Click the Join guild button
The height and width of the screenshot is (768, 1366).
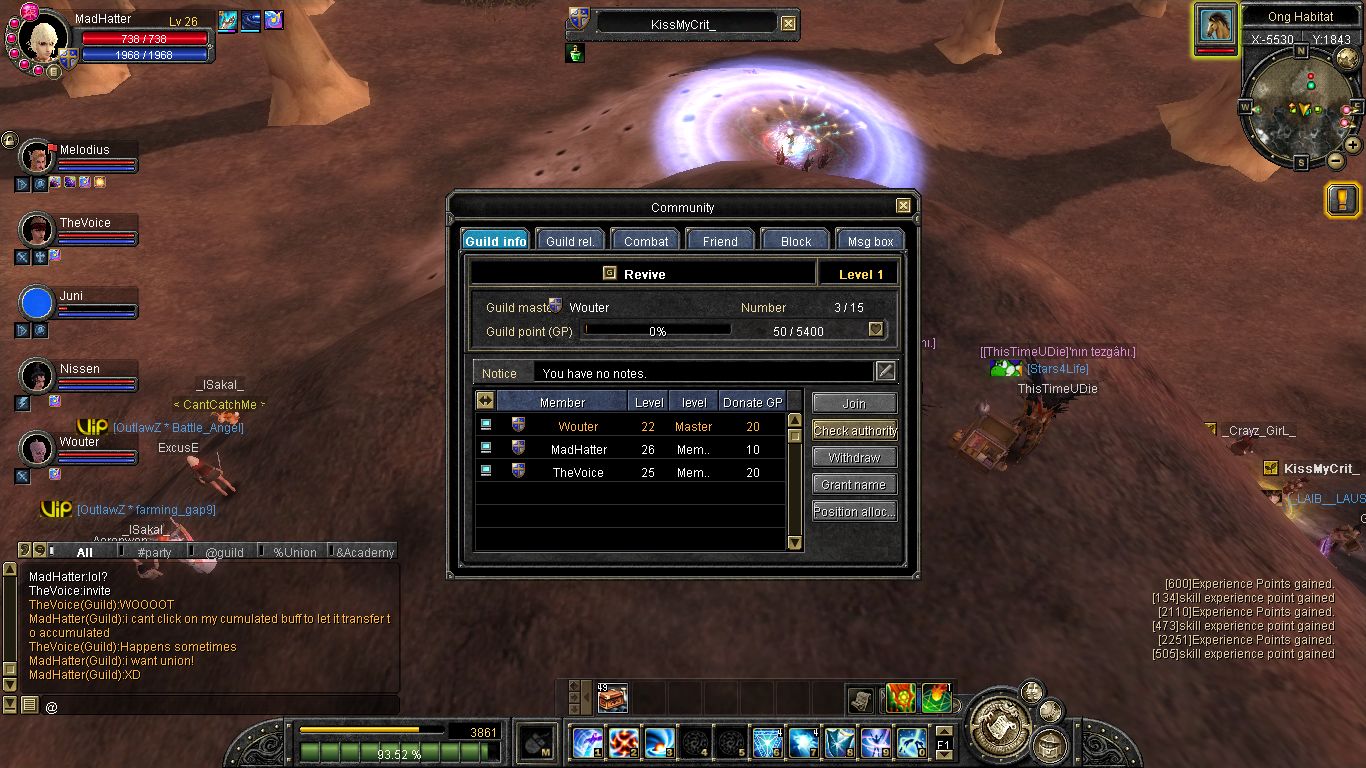pos(854,403)
